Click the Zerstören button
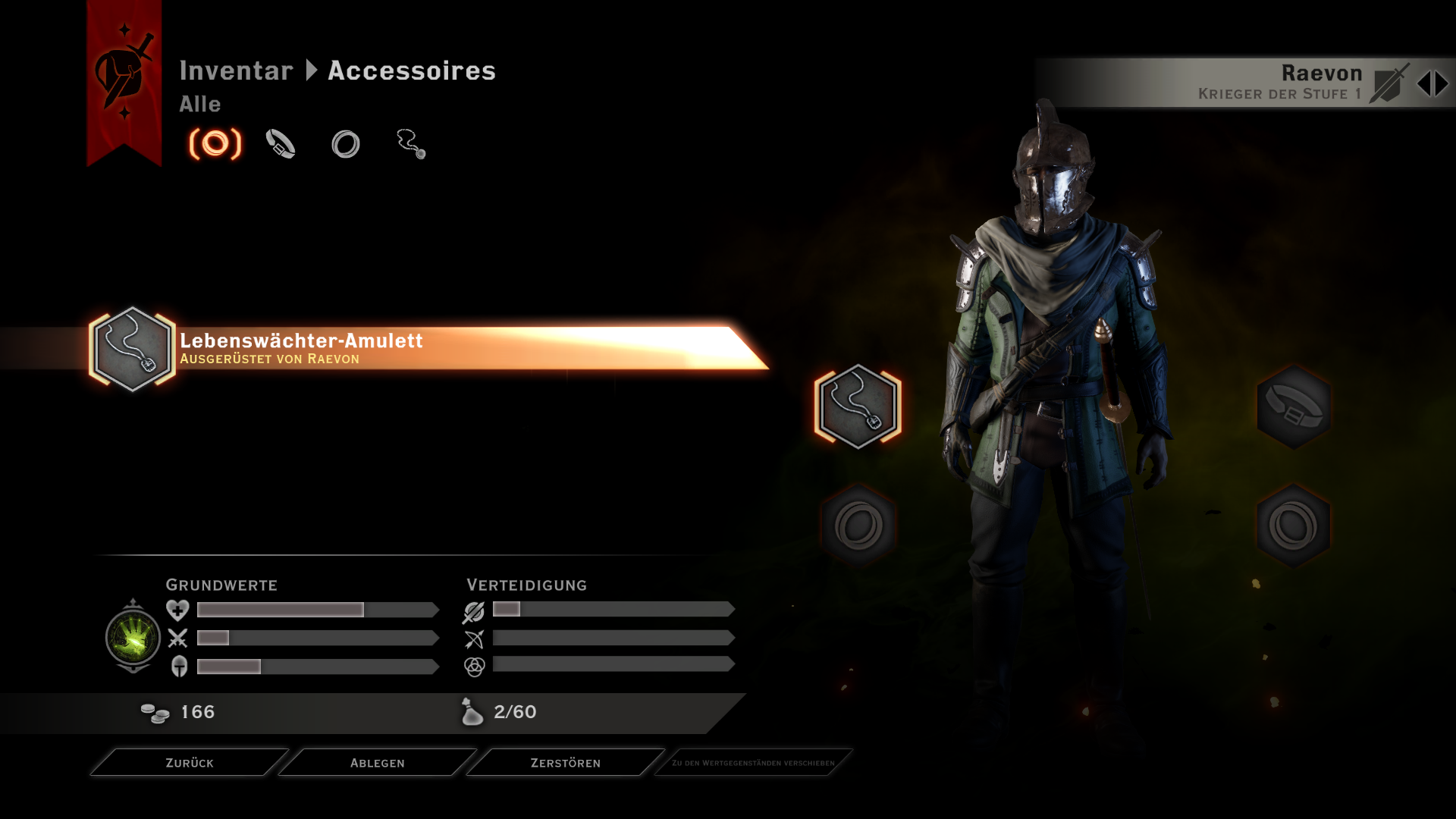This screenshot has height=819, width=1456. tap(565, 763)
